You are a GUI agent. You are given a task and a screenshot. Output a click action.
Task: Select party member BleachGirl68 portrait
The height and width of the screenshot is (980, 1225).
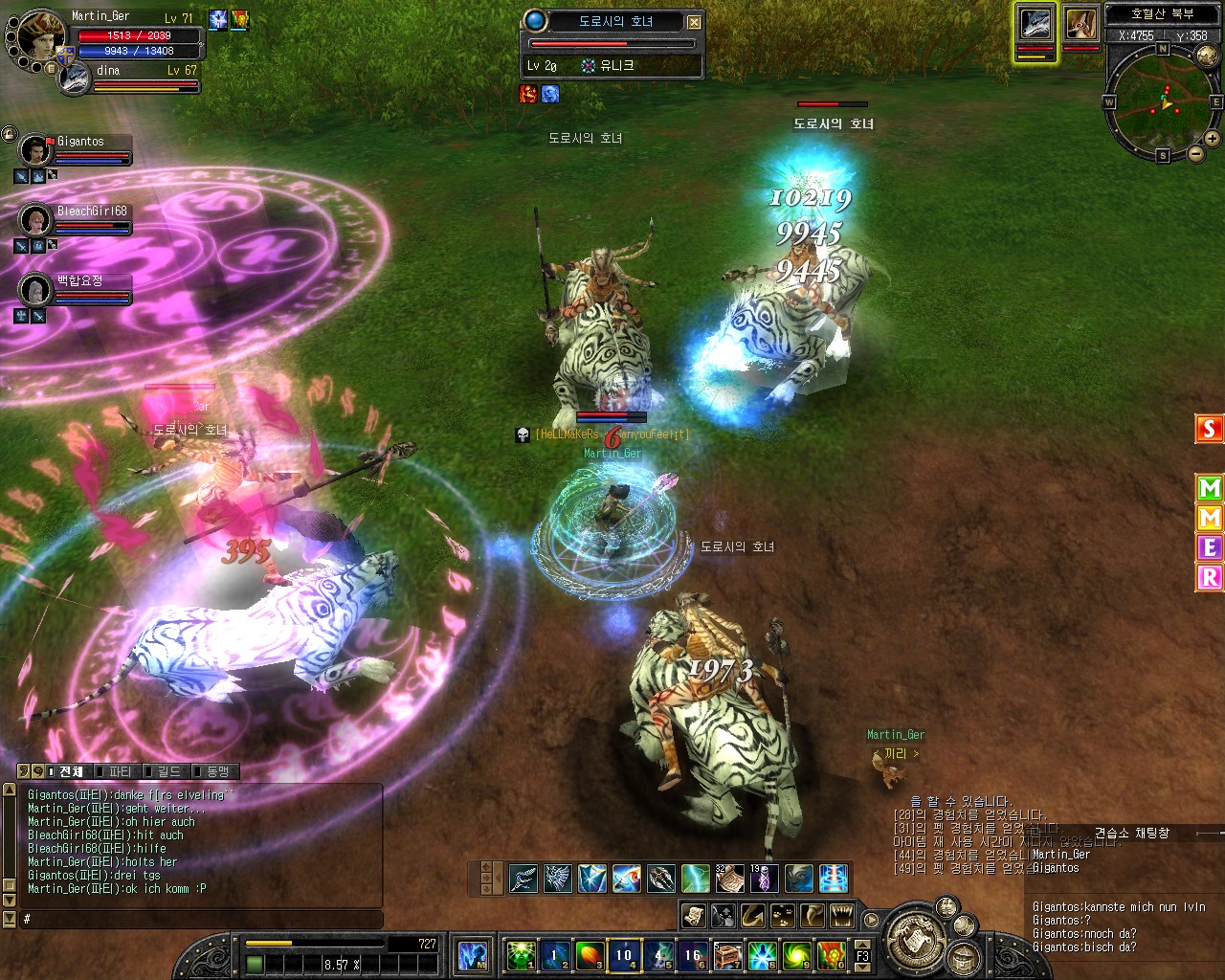(36, 220)
